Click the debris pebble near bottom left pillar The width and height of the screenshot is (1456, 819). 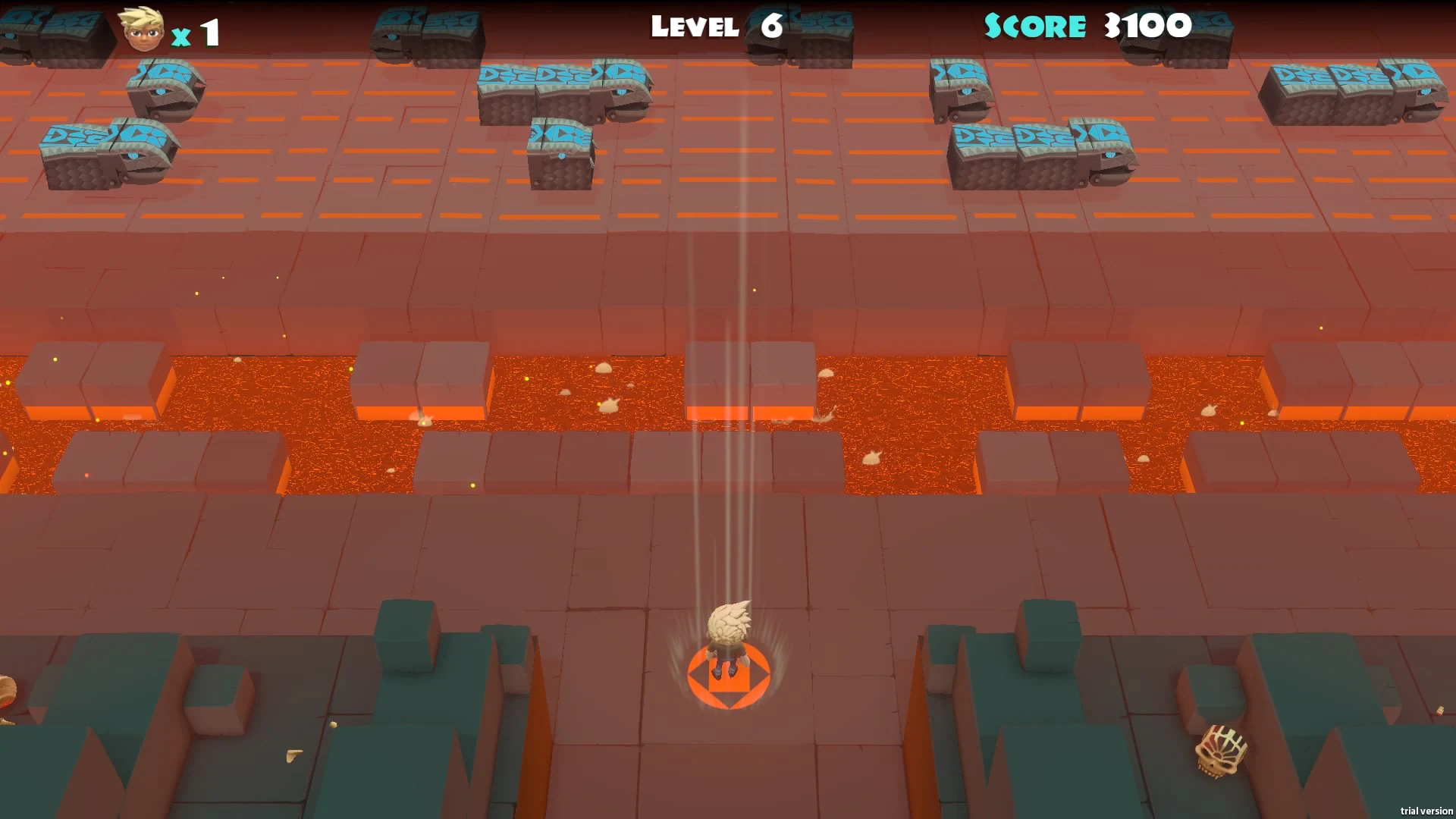[x=334, y=724]
